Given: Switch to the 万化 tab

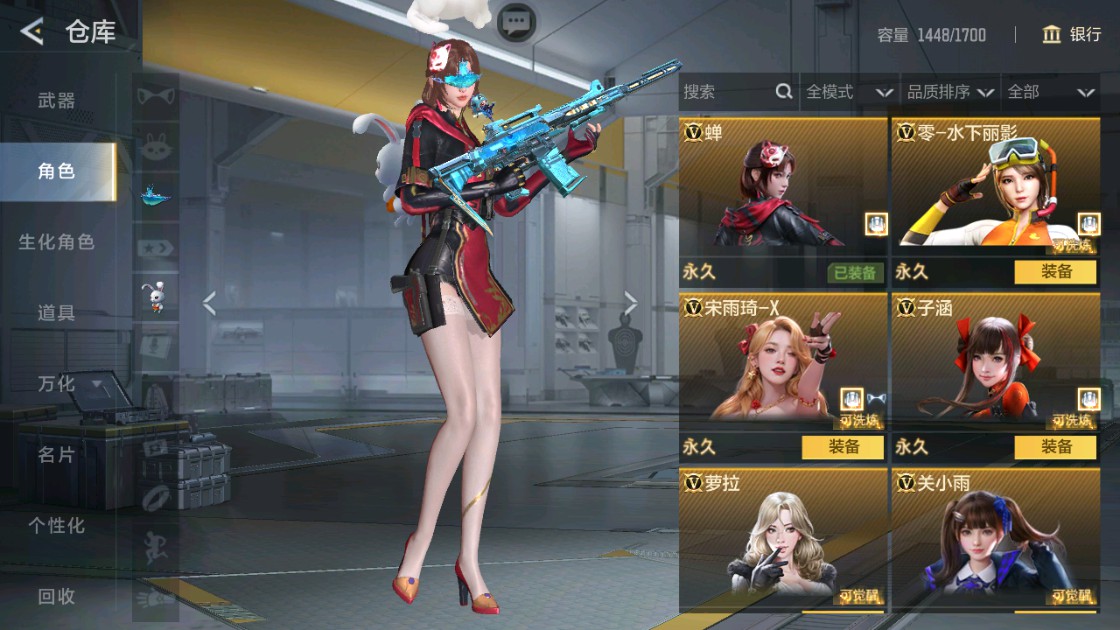Looking at the screenshot, I should click(56, 384).
